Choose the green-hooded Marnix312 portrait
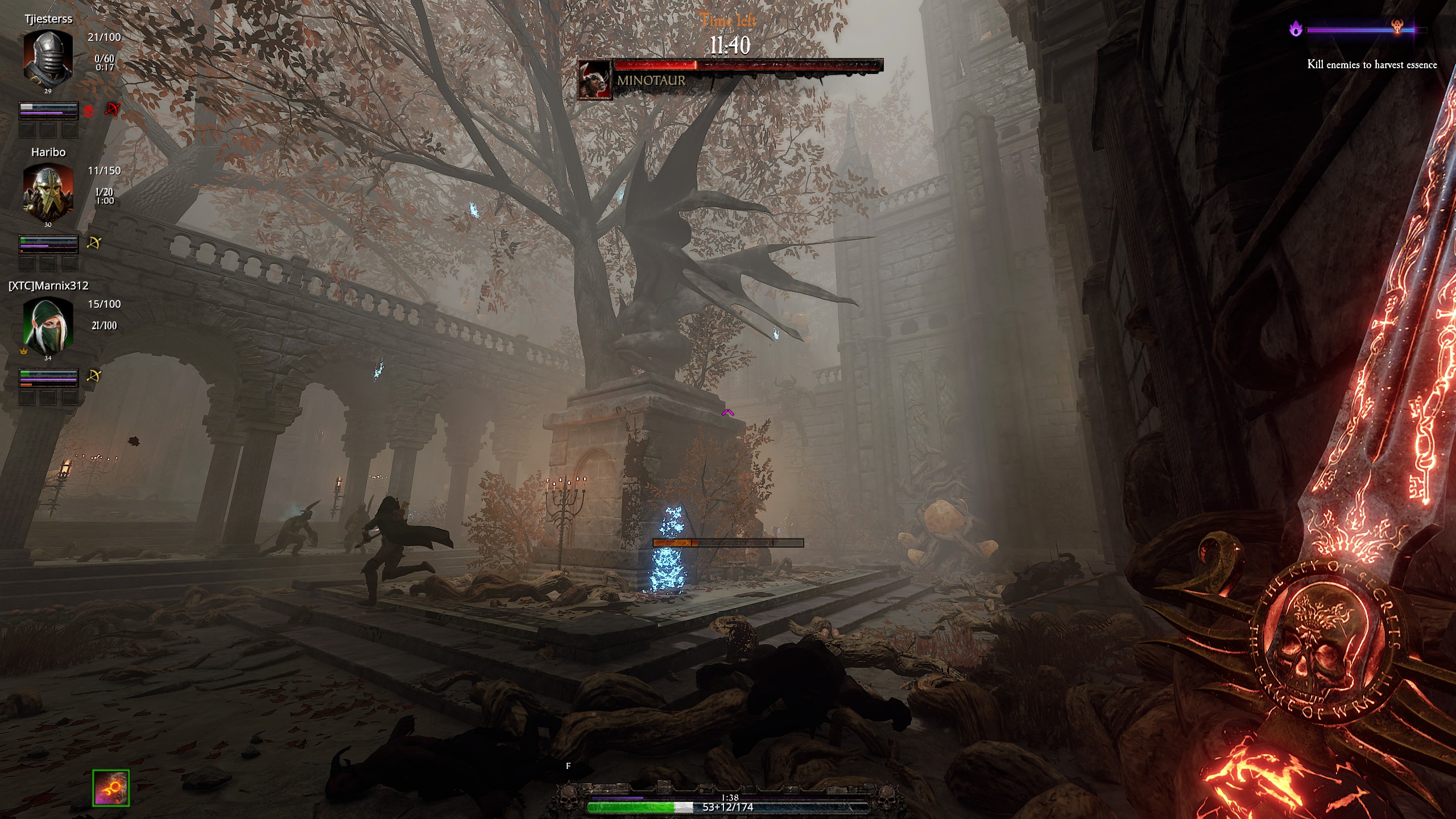 tap(48, 326)
